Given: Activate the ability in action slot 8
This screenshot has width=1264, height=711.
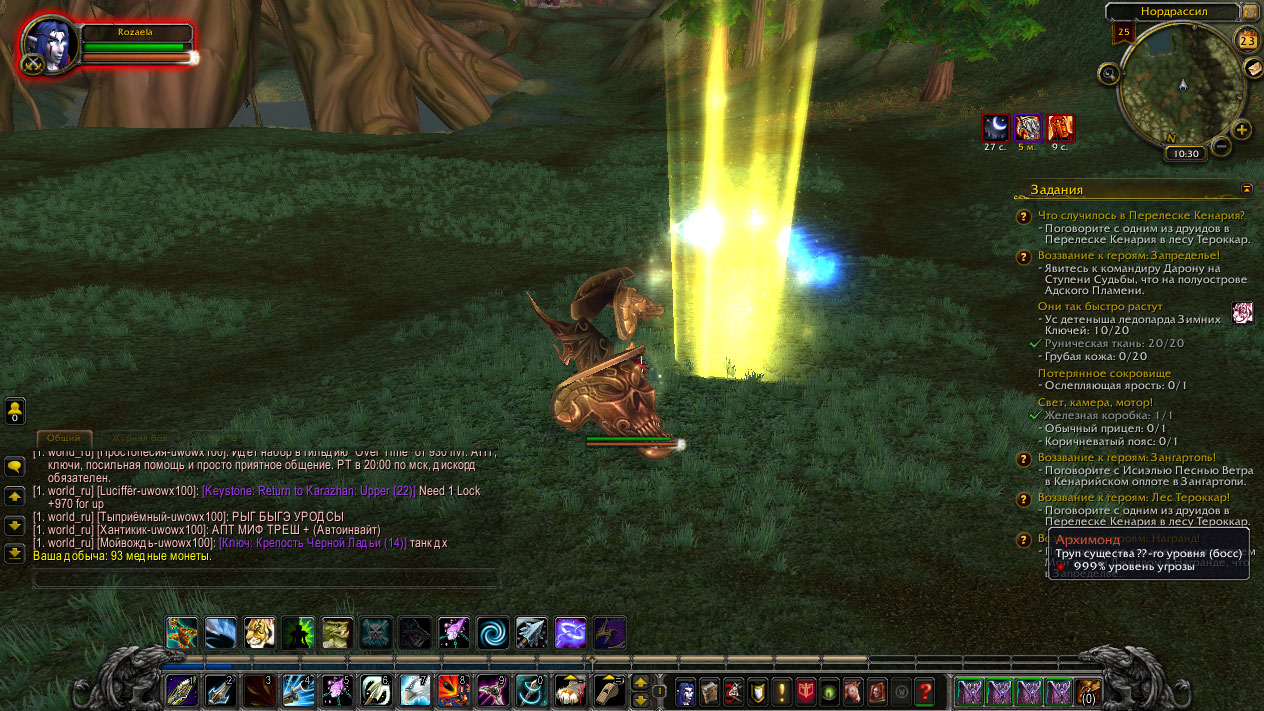Looking at the screenshot, I should pos(454,691).
